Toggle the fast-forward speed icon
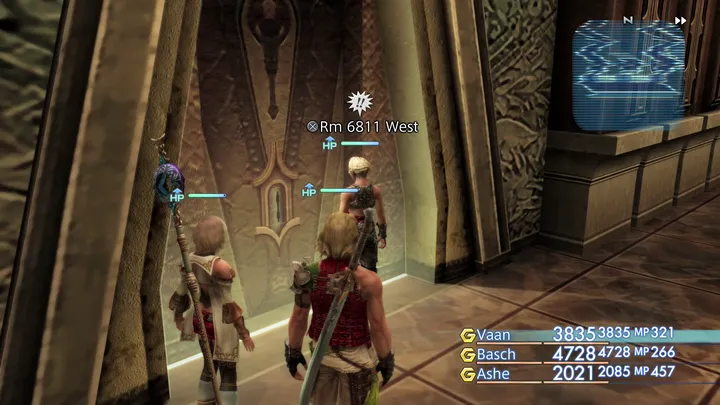The width and height of the screenshot is (720, 405). pos(681,20)
